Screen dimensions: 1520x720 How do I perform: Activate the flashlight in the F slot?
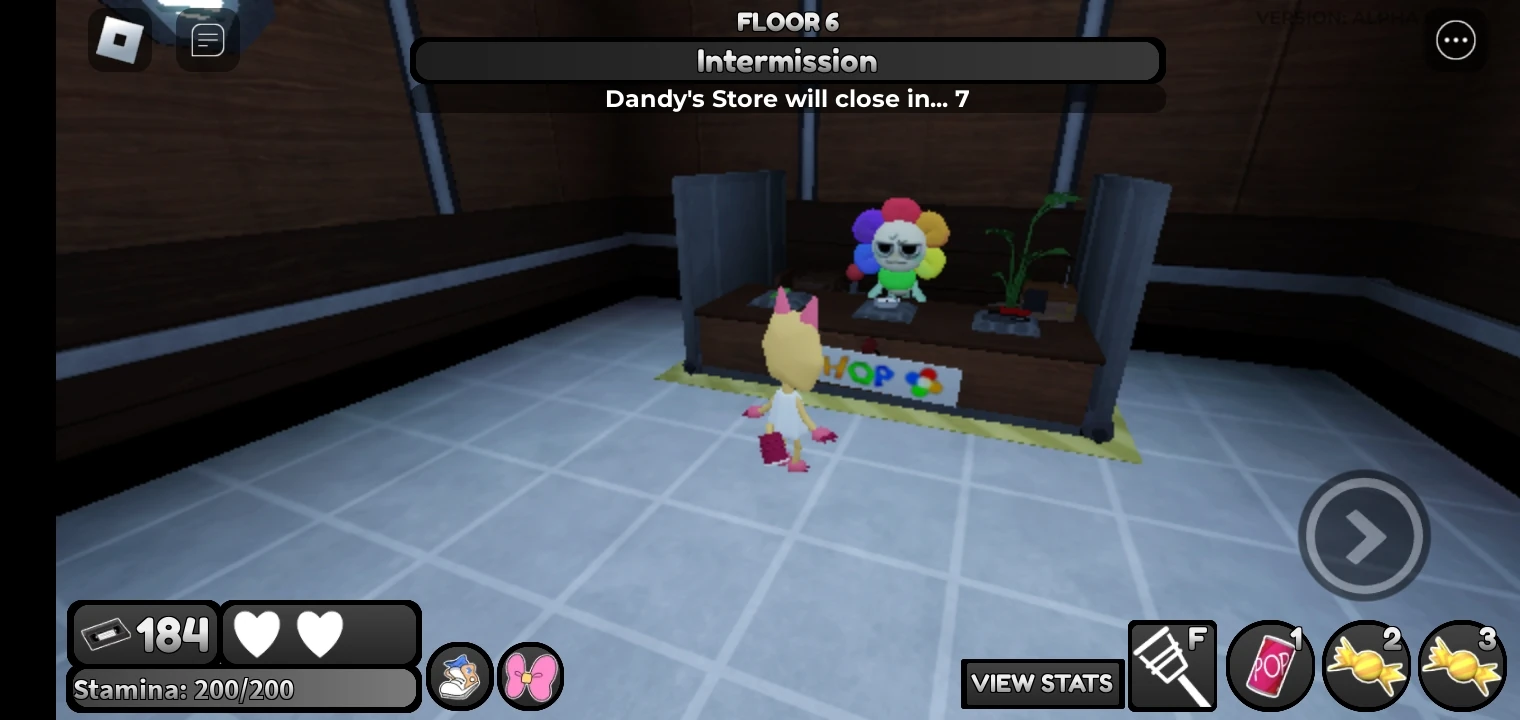click(x=1173, y=664)
